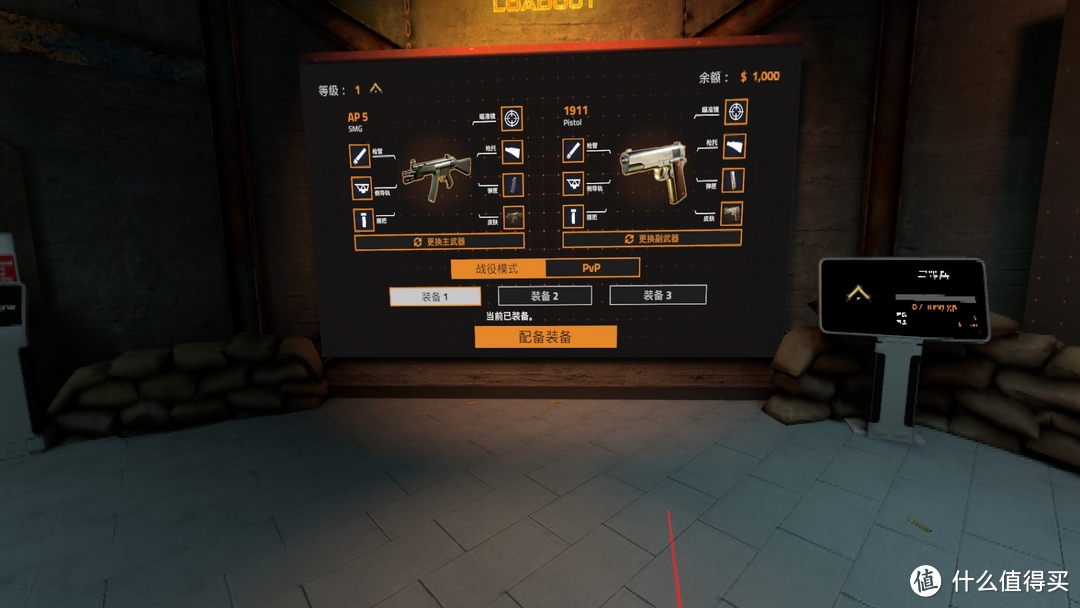The height and width of the screenshot is (608, 1080).
Task: Select the AP 5 magazine (弹匣) slot
Action: pos(512,185)
